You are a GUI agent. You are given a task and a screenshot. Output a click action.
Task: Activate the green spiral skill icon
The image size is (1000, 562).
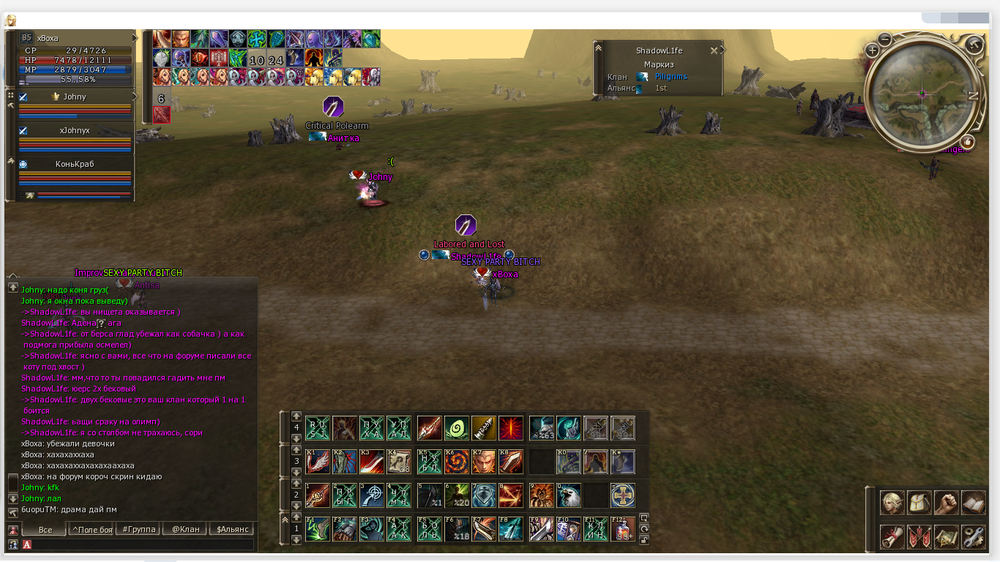pos(456,428)
